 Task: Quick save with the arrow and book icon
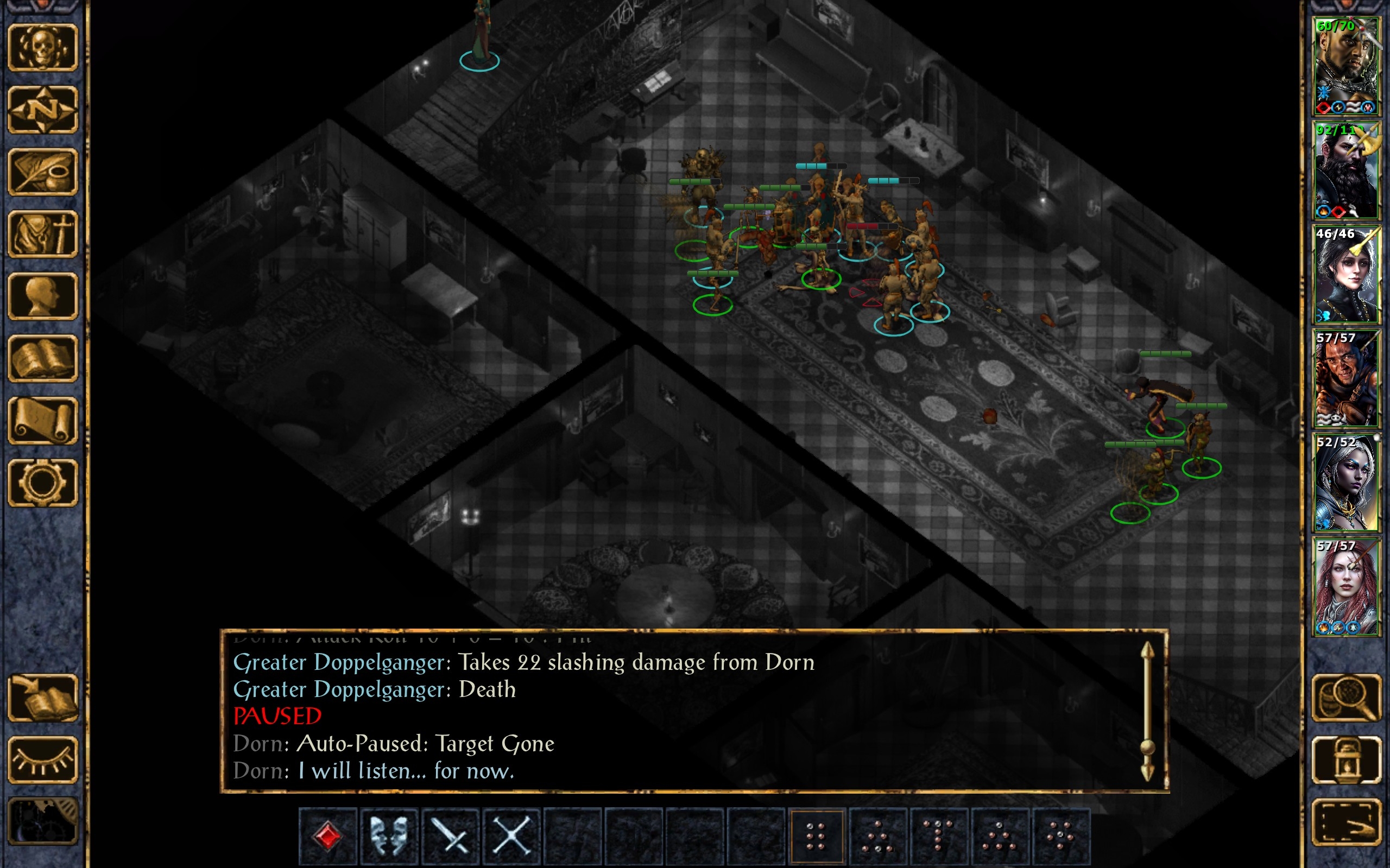pos(42,698)
